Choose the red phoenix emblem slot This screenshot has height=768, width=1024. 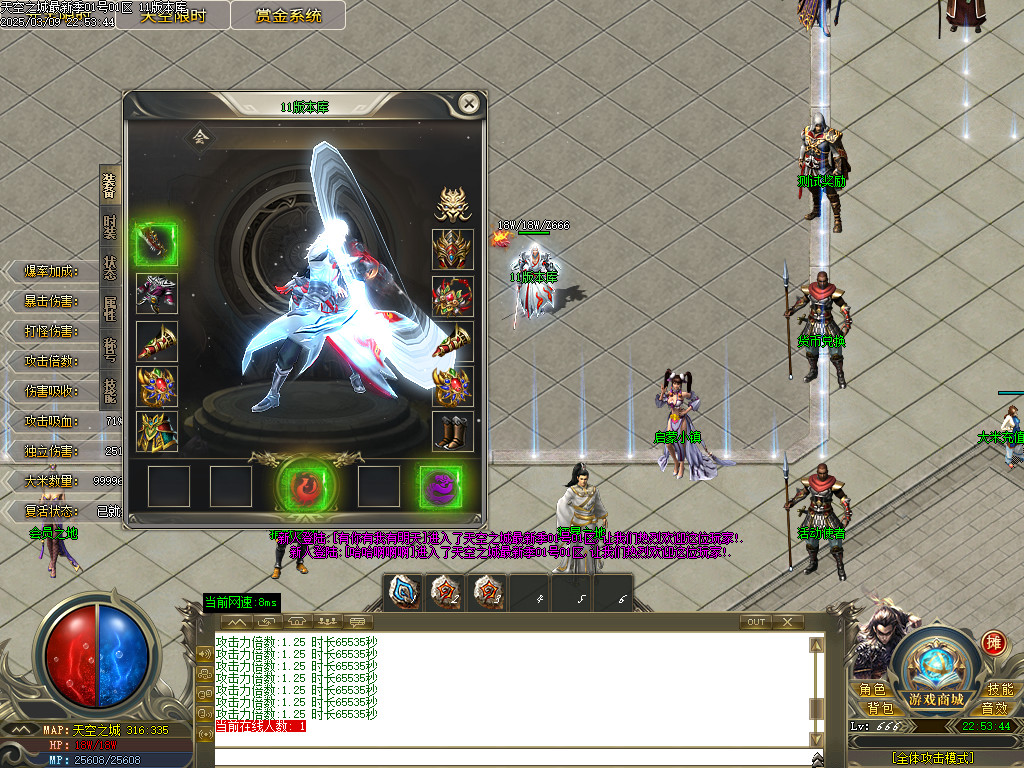(307, 487)
